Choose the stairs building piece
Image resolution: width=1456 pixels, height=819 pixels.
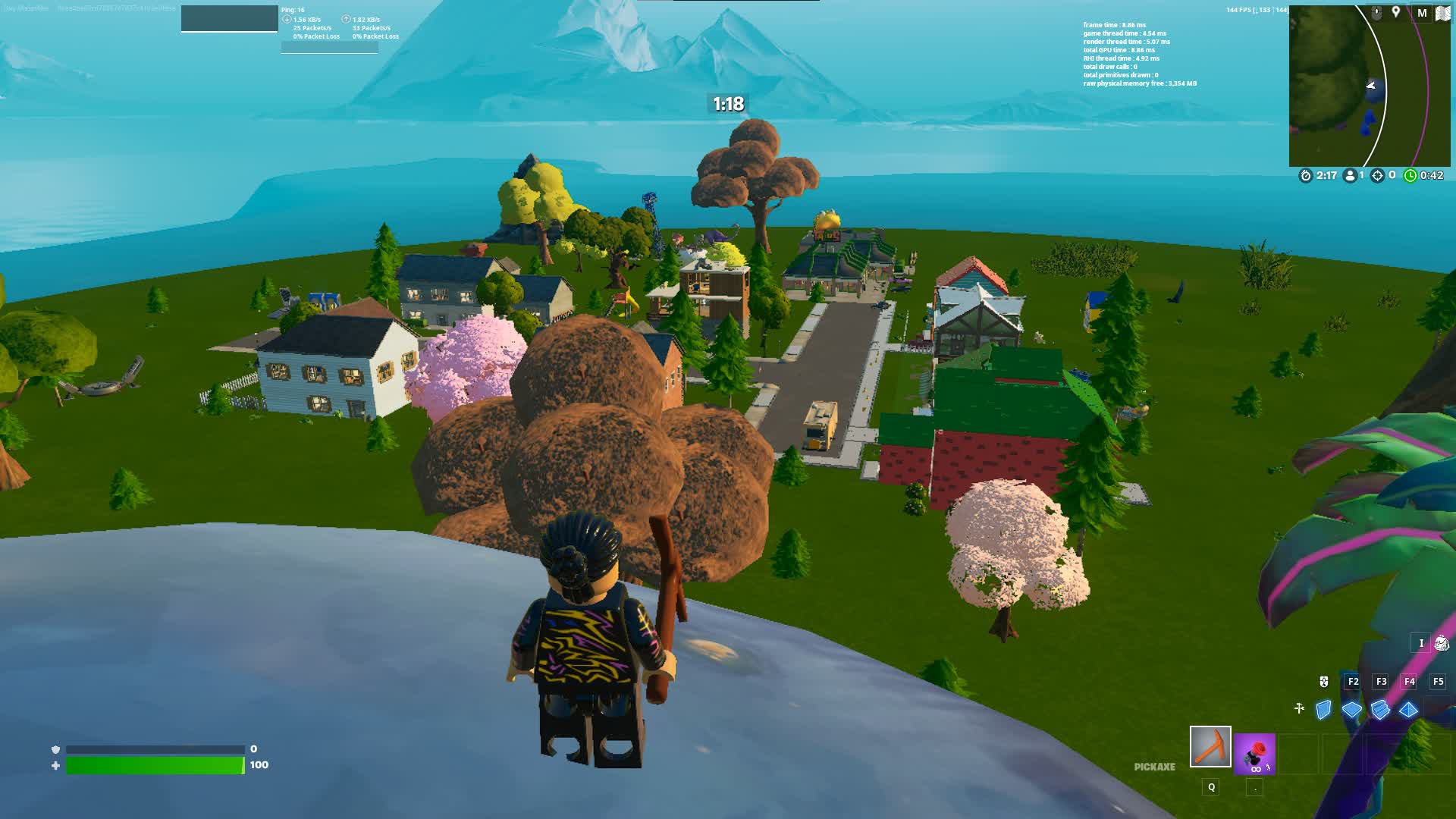pos(1380,710)
